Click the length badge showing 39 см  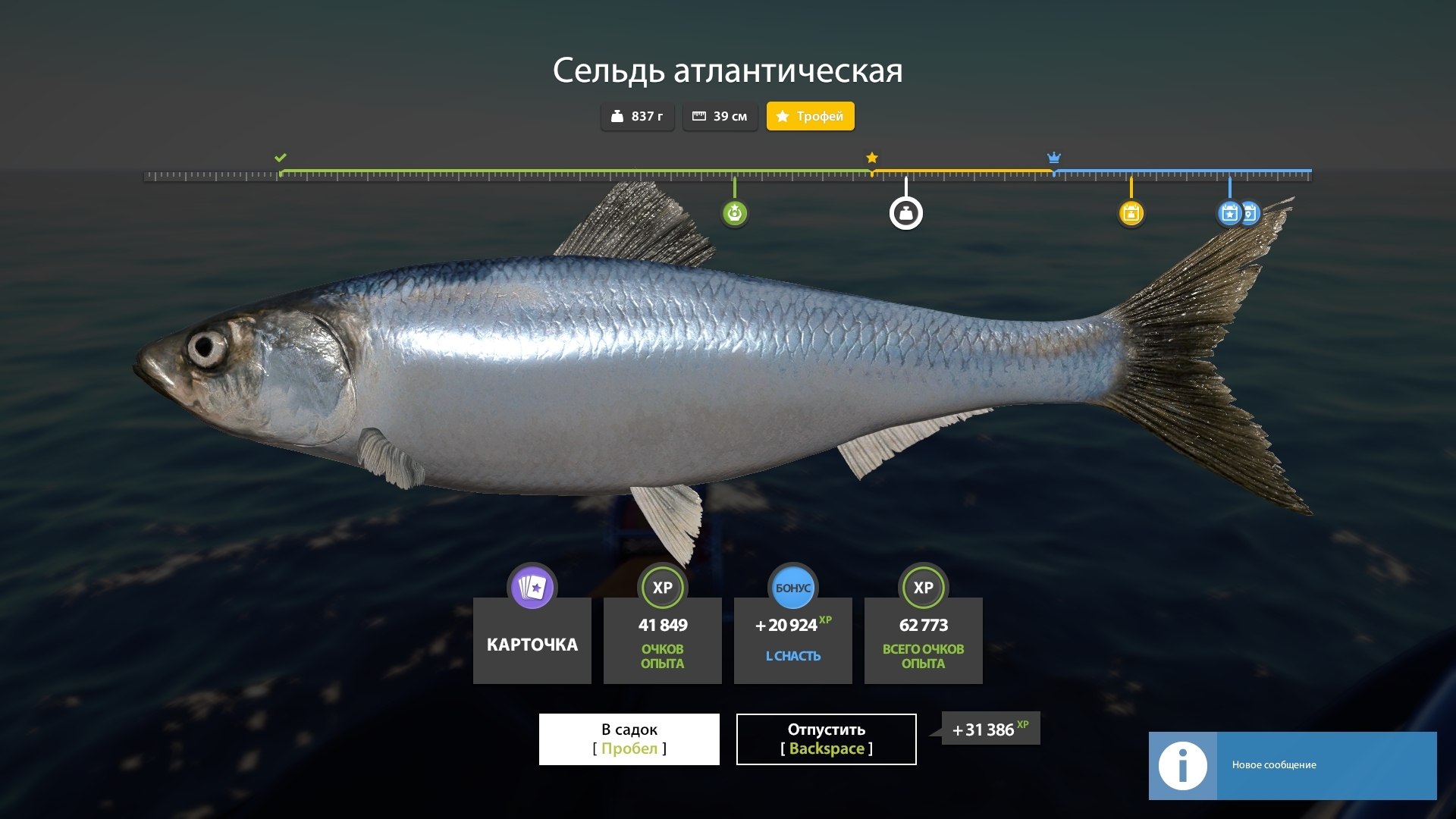[x=720, y=116]
